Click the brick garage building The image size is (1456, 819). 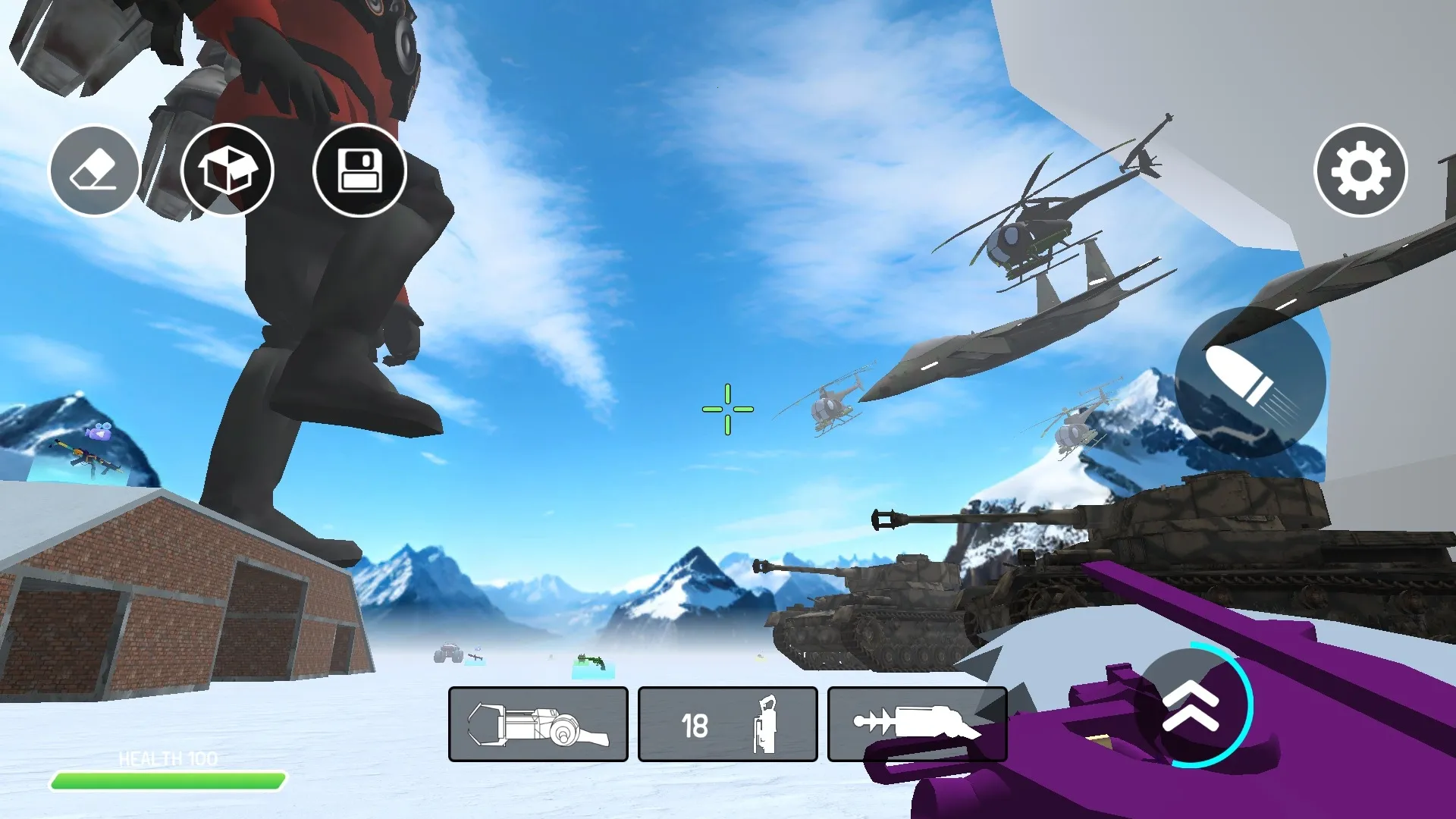coord(174,607)
